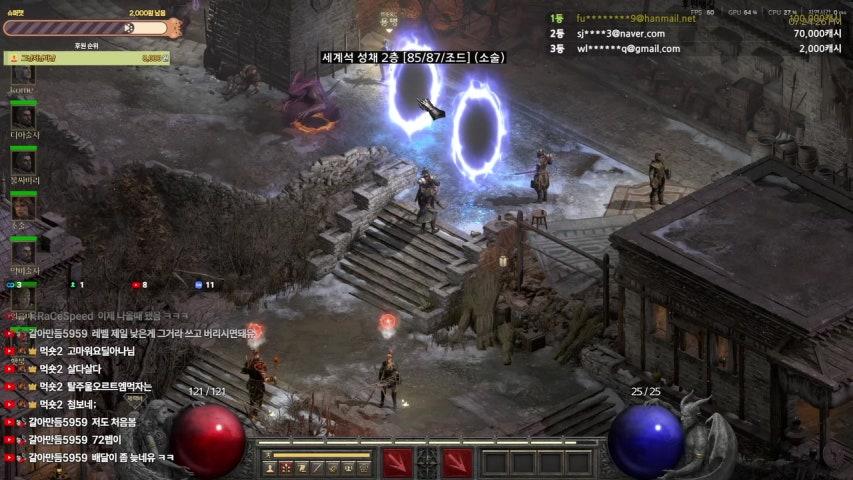
Task: Select the left-click attack skill icon
Action: pos(397,462)
